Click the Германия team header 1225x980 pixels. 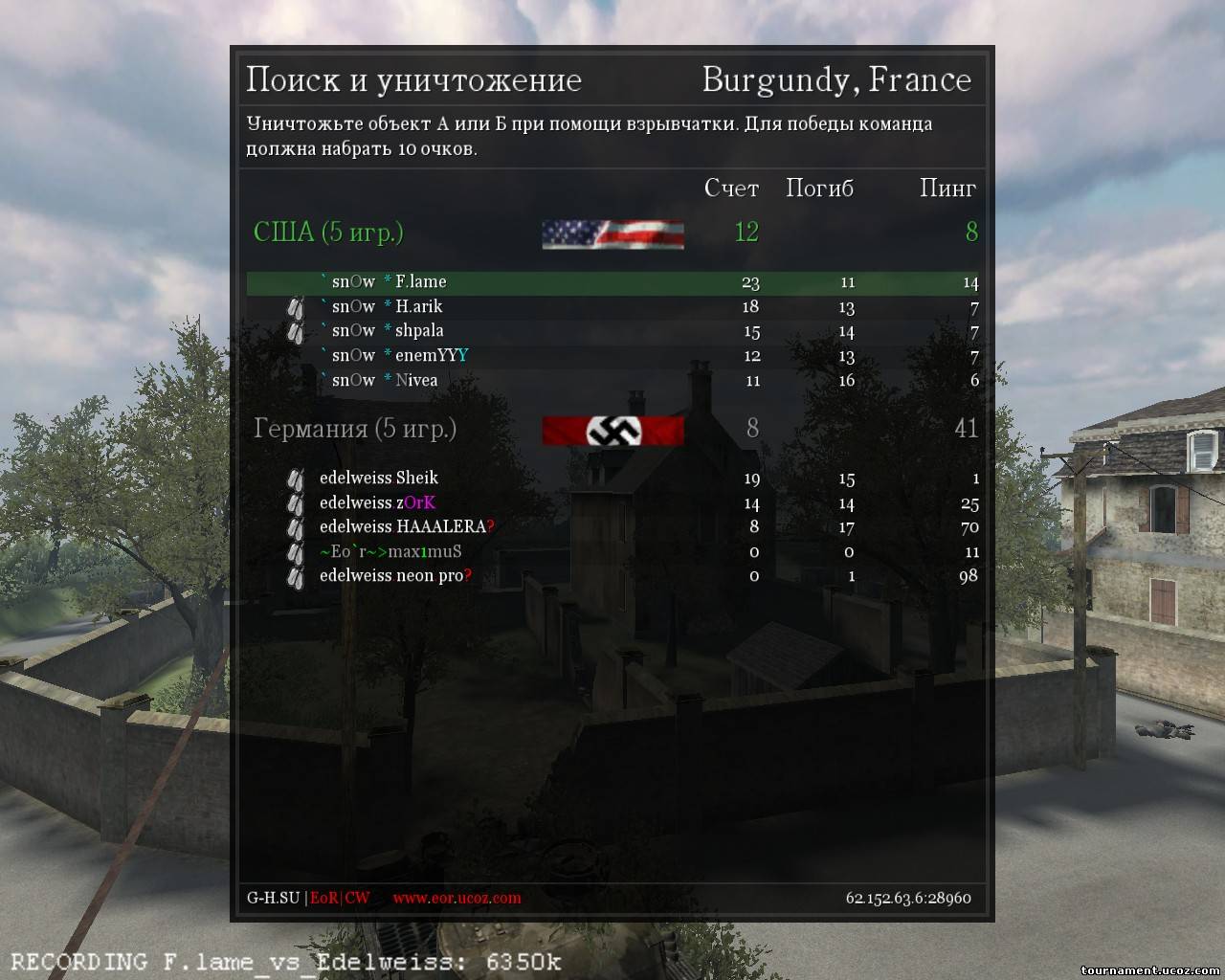click(354, 428)
